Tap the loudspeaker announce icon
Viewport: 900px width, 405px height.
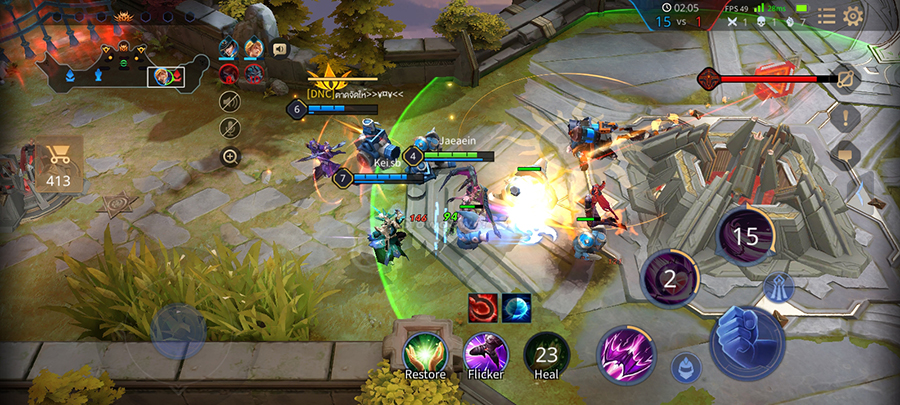pyautogui.click(x=280, y=48)
